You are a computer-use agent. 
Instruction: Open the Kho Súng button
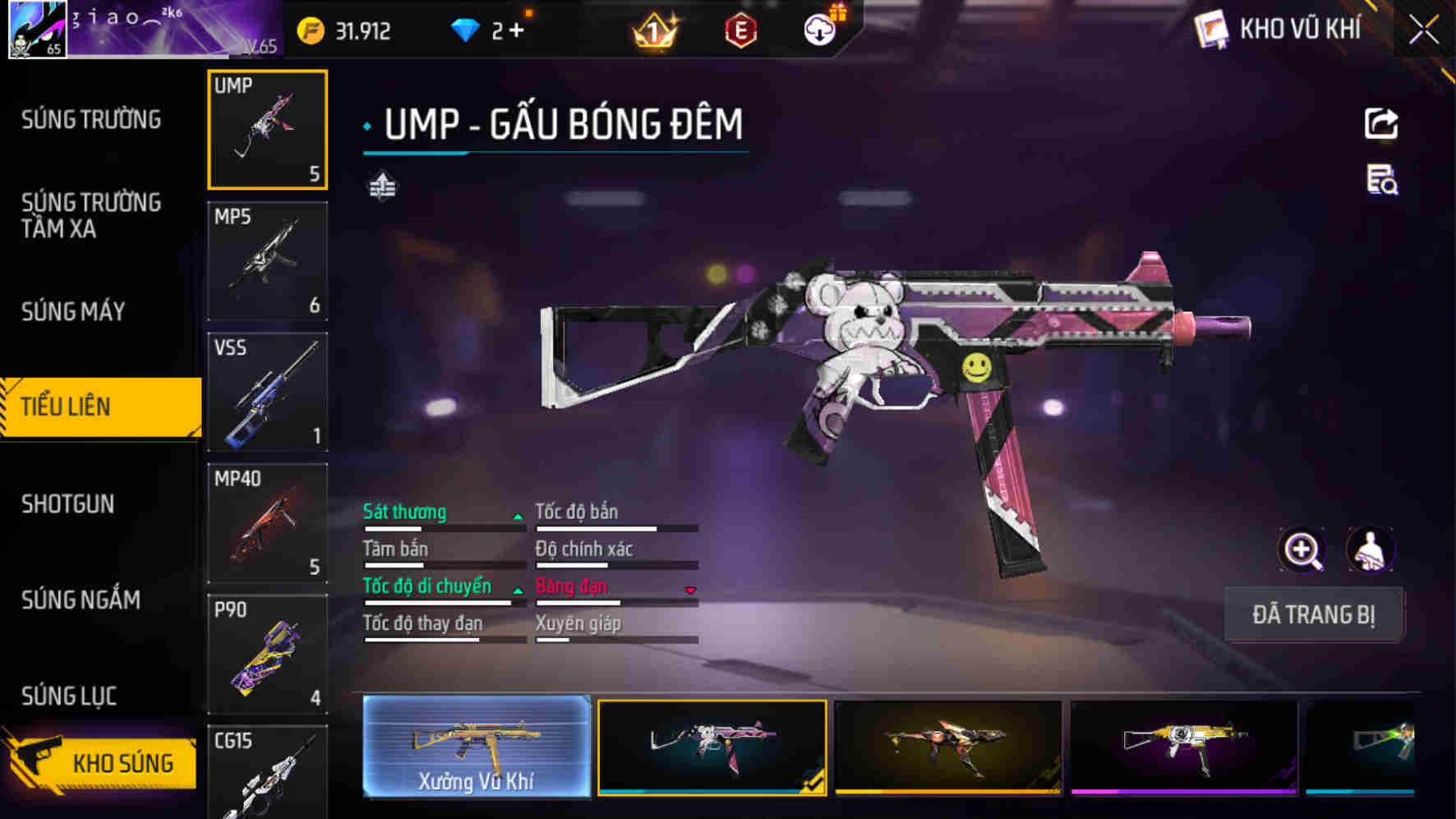tap(103, 763)
